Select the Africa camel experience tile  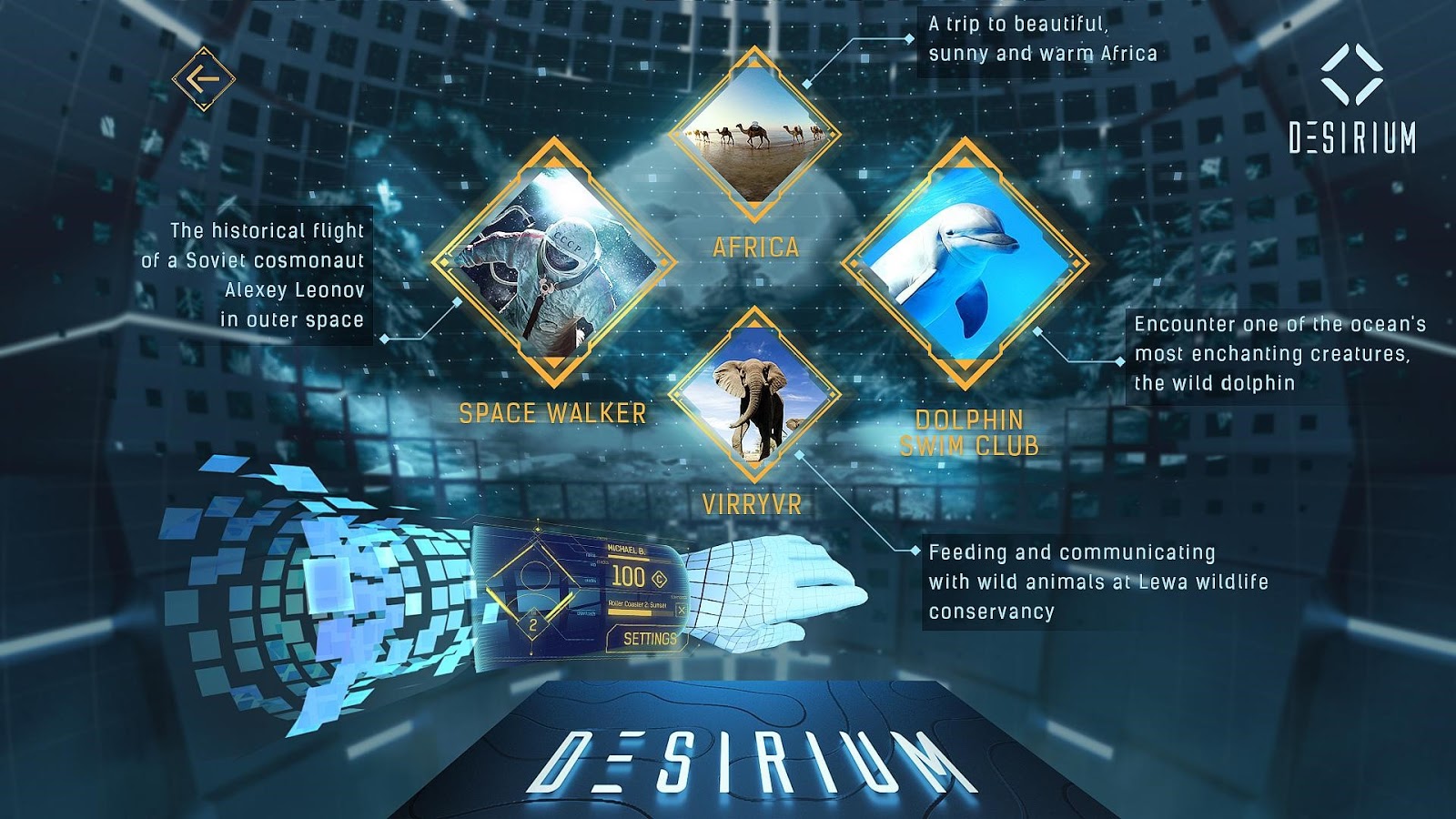pos(753,136)
